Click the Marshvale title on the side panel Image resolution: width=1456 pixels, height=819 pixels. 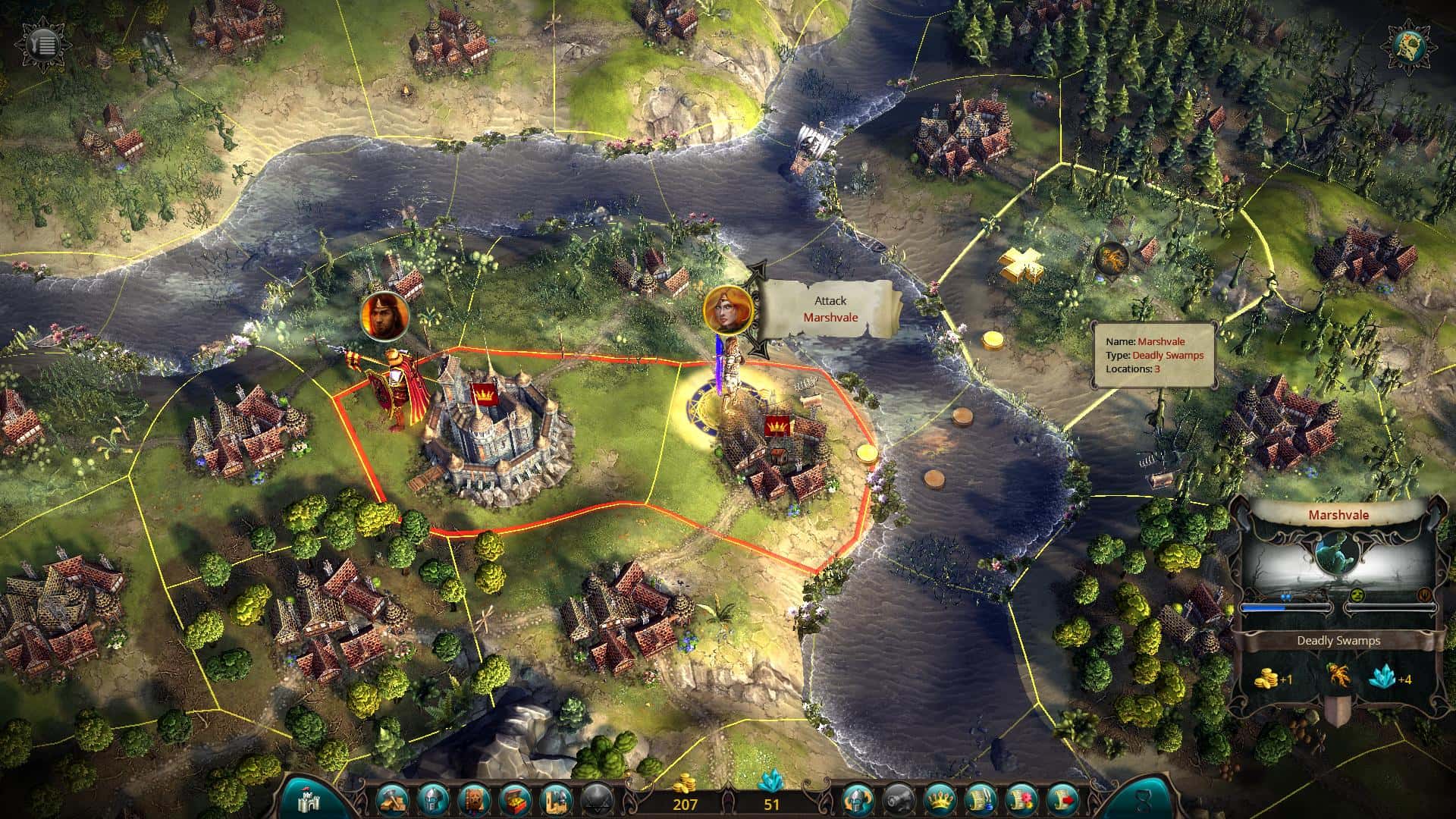point(1338,514)
